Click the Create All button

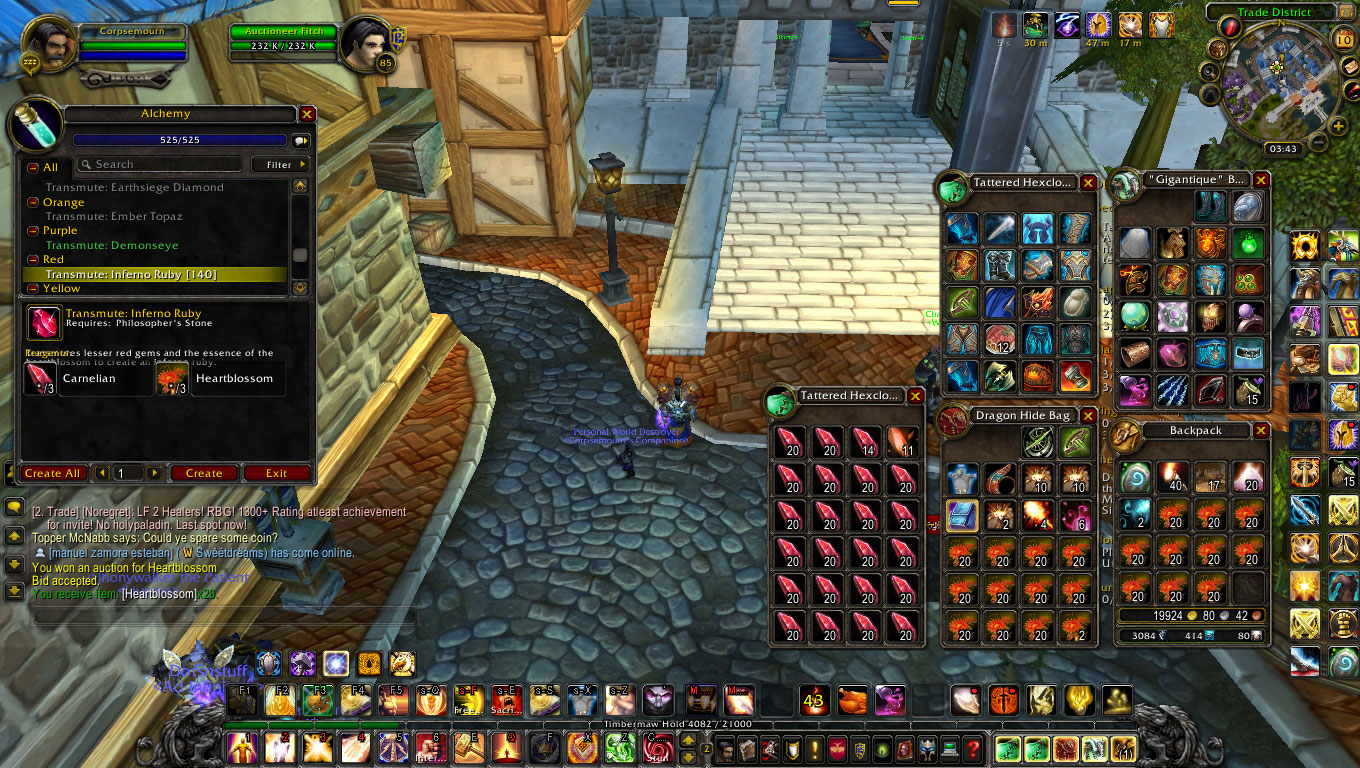[52, 473]
